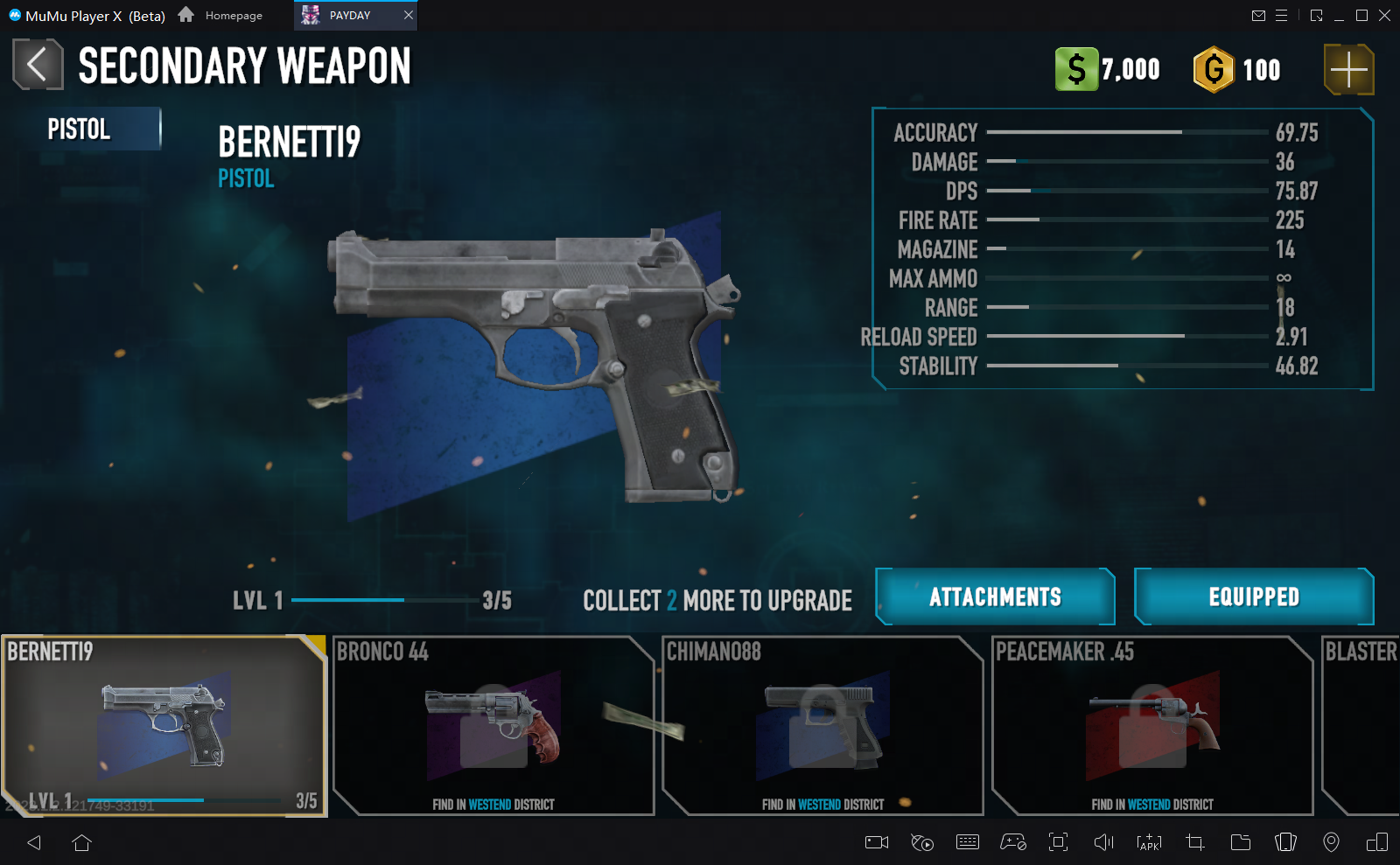
Task: Expand the hamburger menu in title bar
Action: click(1283, 15)
